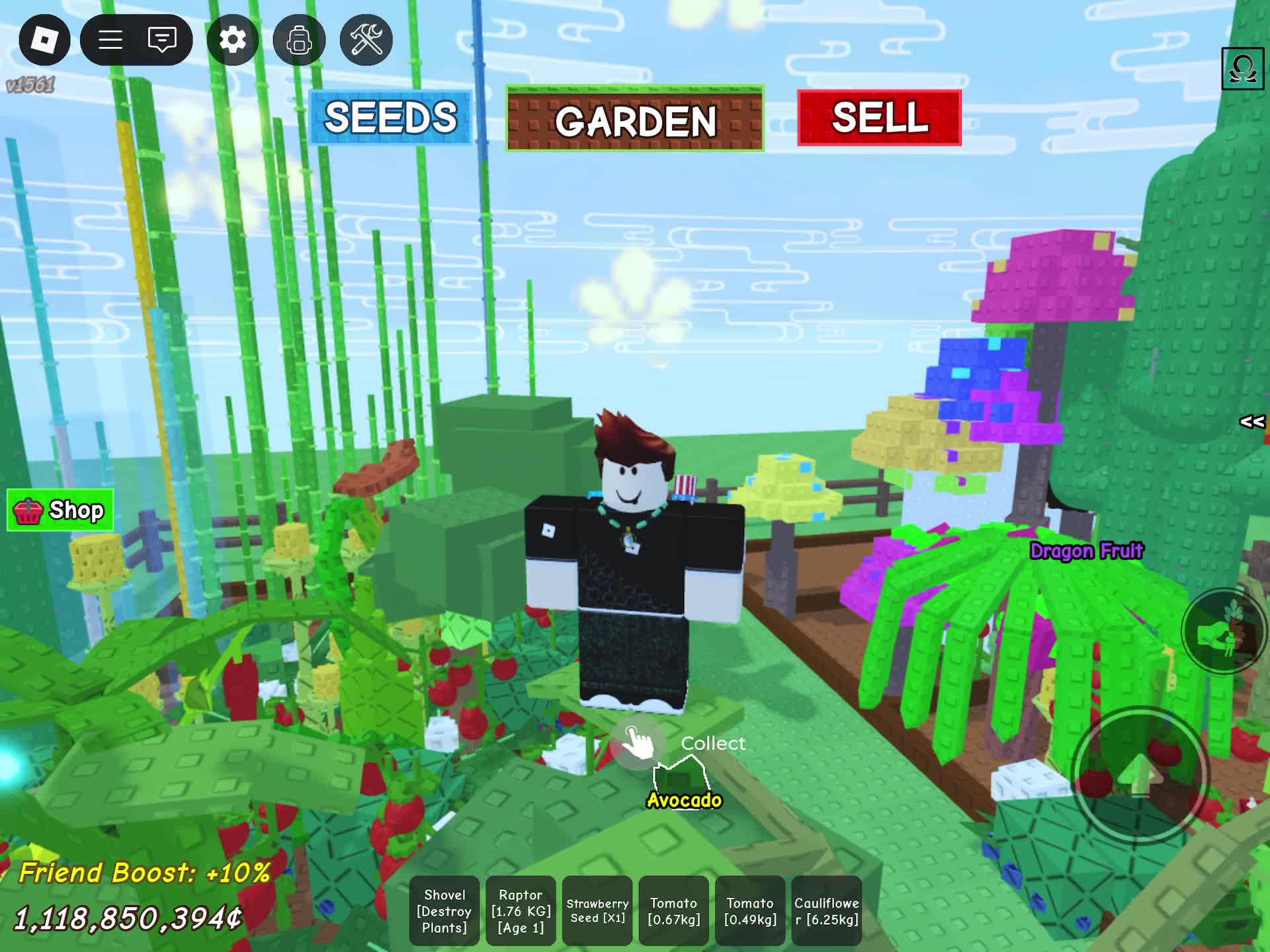Image resolution: width=1270 pixels, height=952 pixels.
Task: Open the gear settings
Action: [232, 40]
